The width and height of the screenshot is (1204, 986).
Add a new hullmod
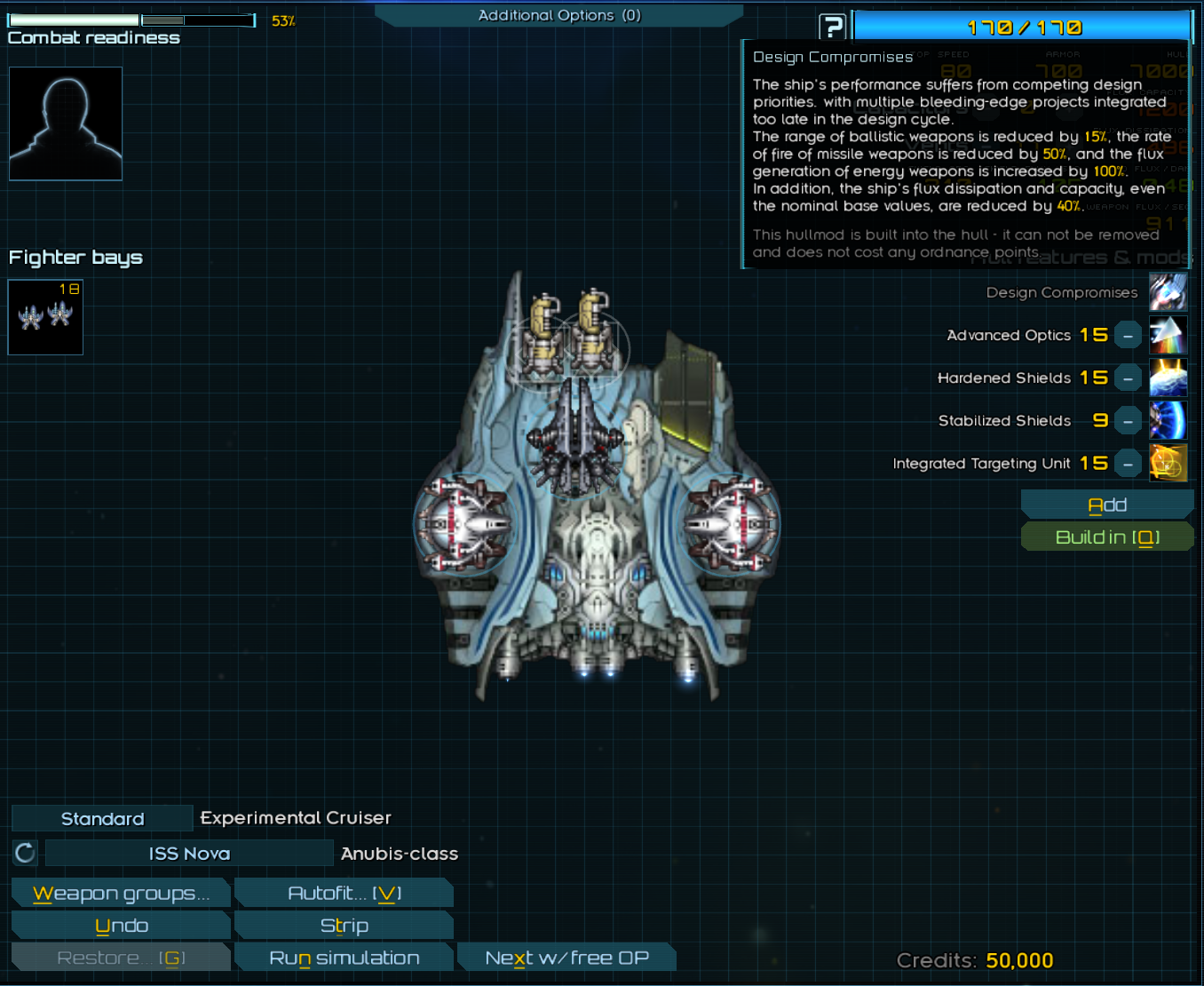coord(1106,505)
